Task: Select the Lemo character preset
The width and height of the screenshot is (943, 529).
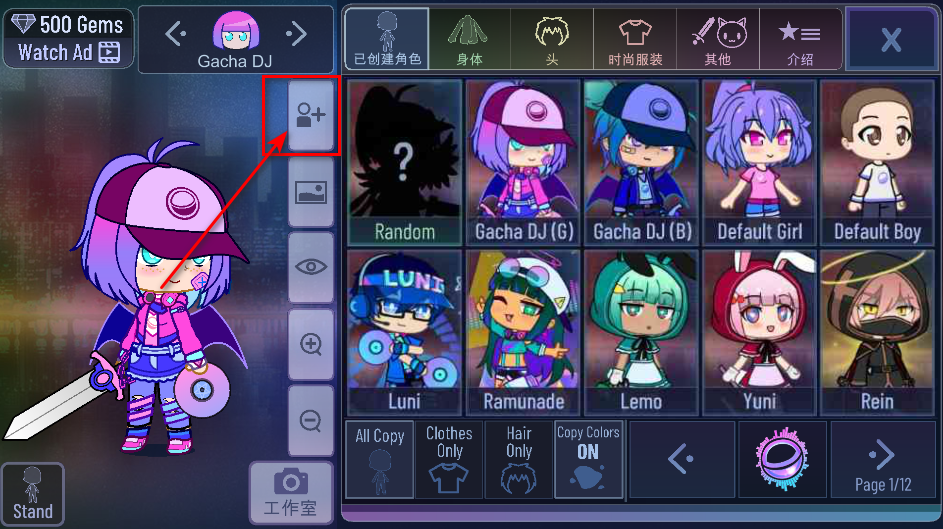Action: pos(641,332)
